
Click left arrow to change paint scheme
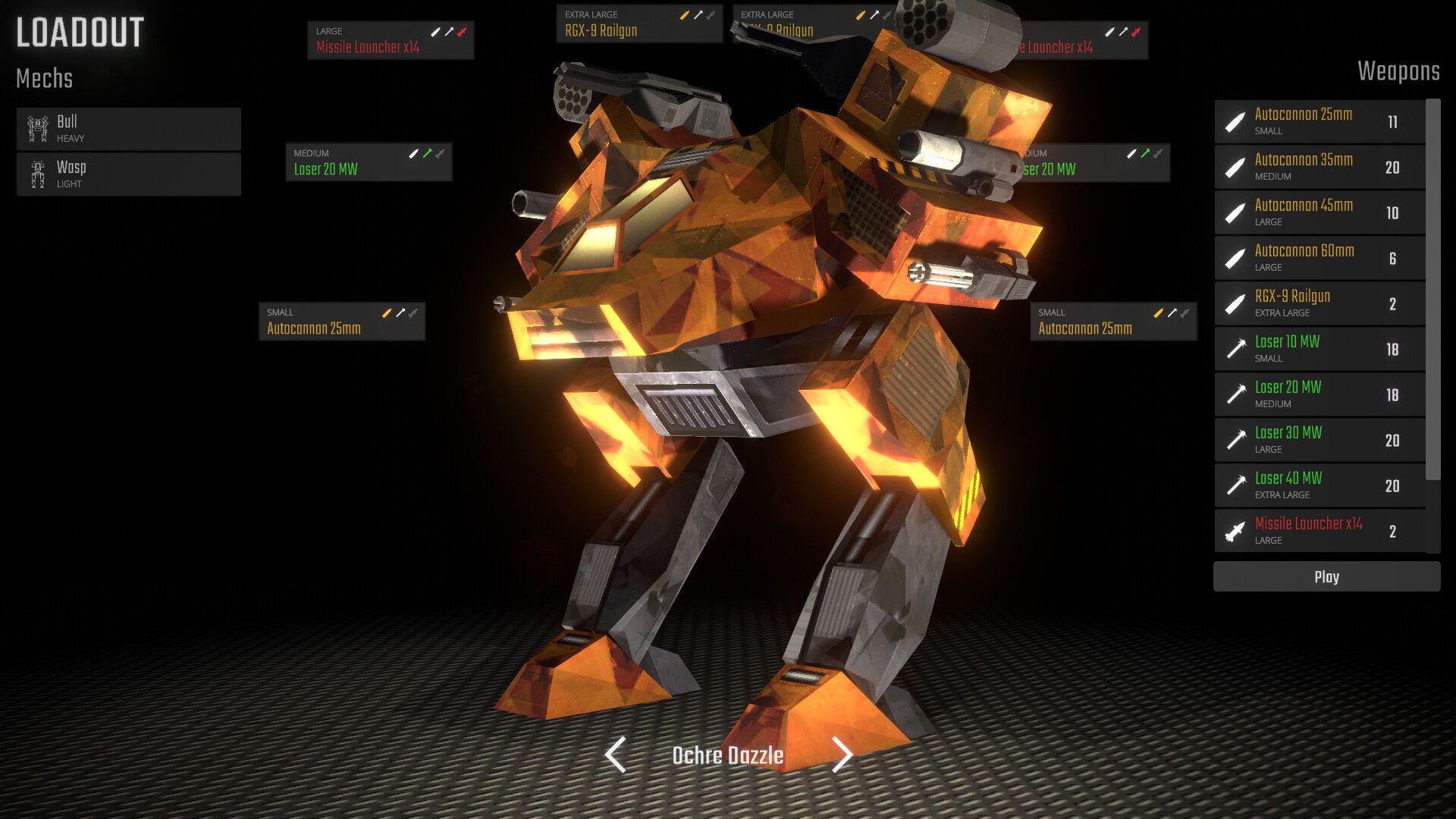614,755
